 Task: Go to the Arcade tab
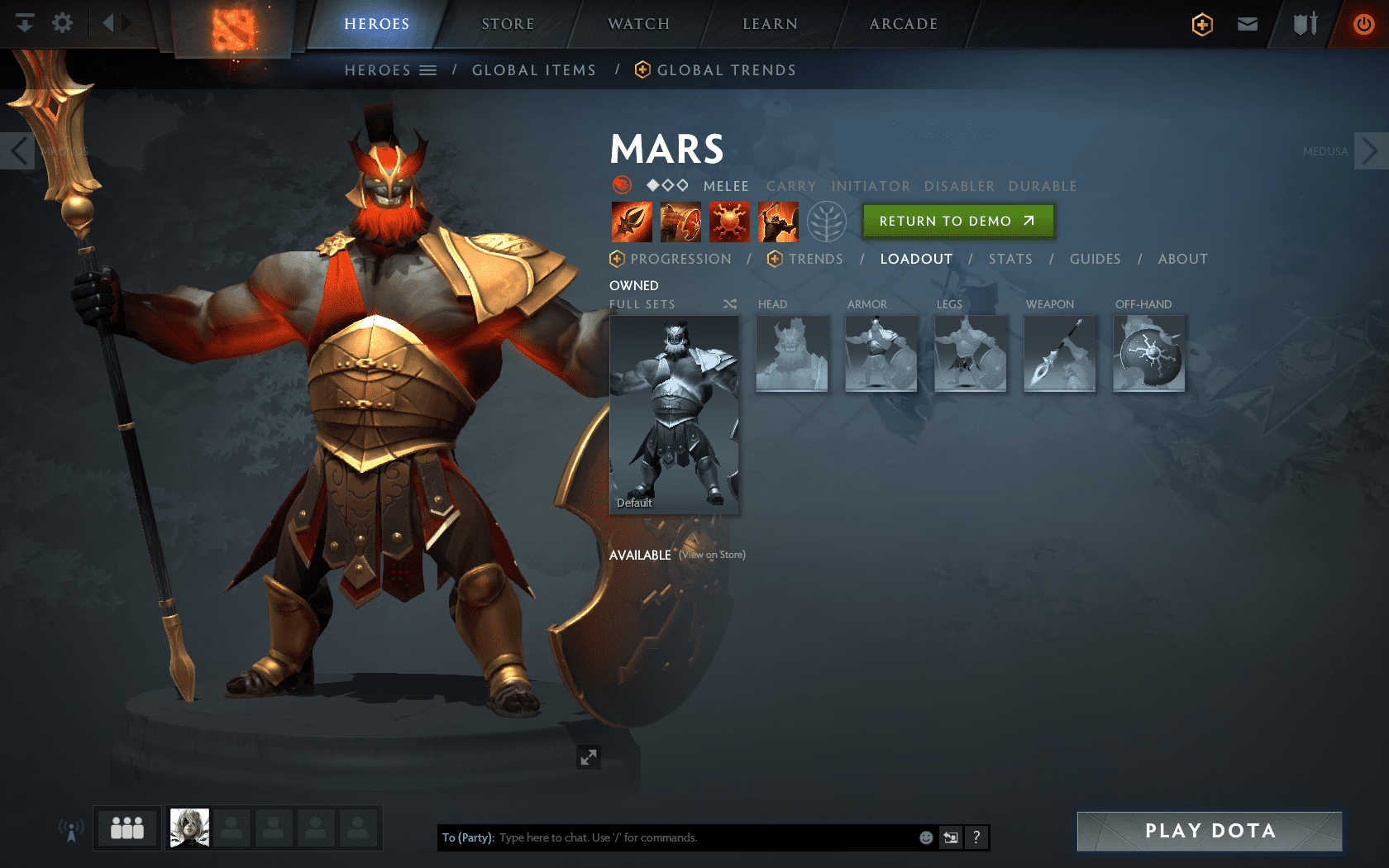coord(903,24)
